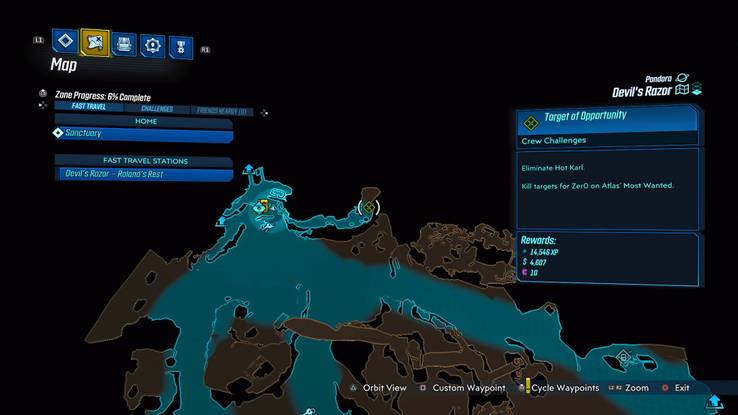Choose Sanctuary as fast travel destination
The width and height of the screenshot is (738, 415).
tap(145, 133)
